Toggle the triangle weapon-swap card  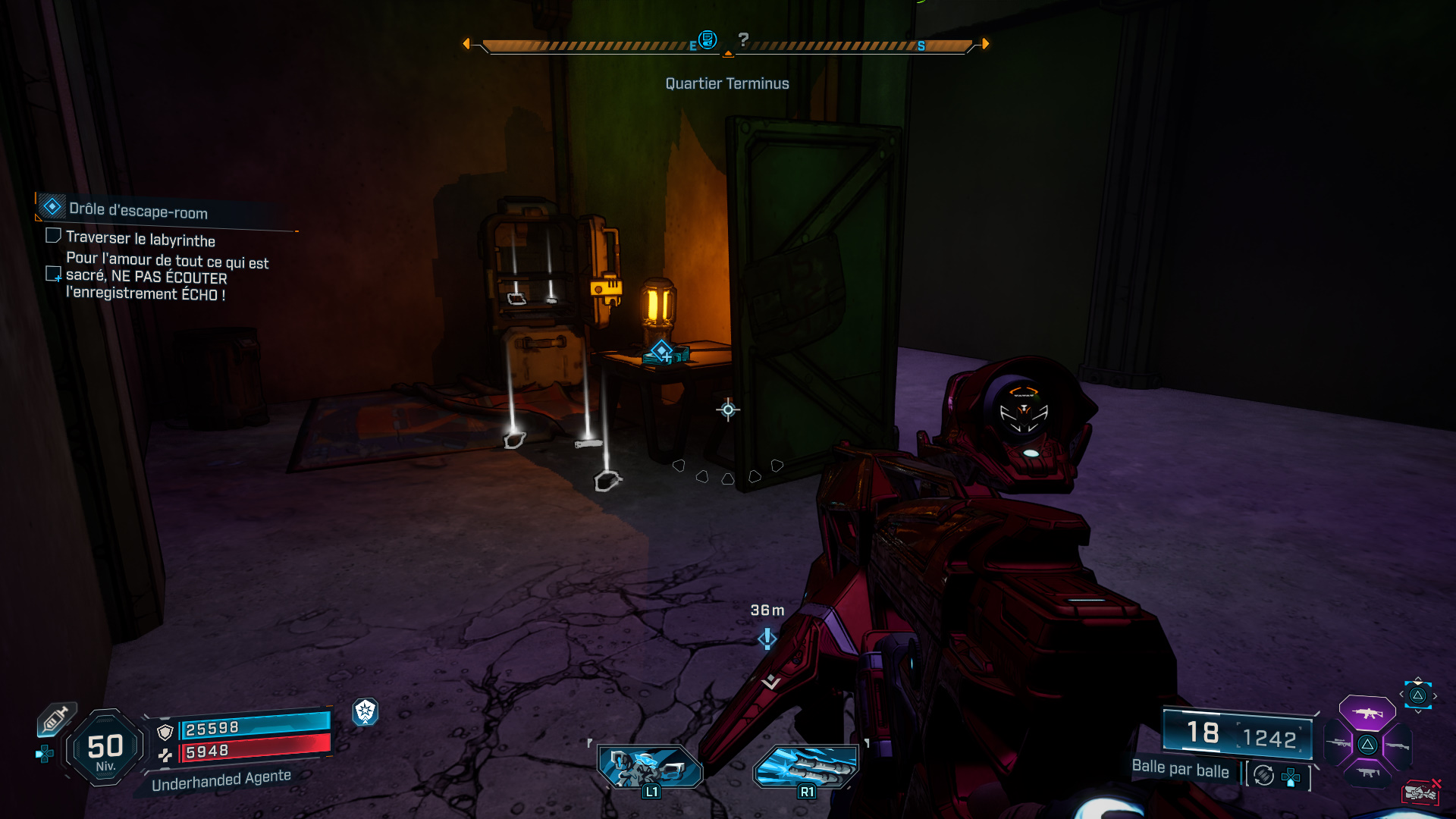1417,695
